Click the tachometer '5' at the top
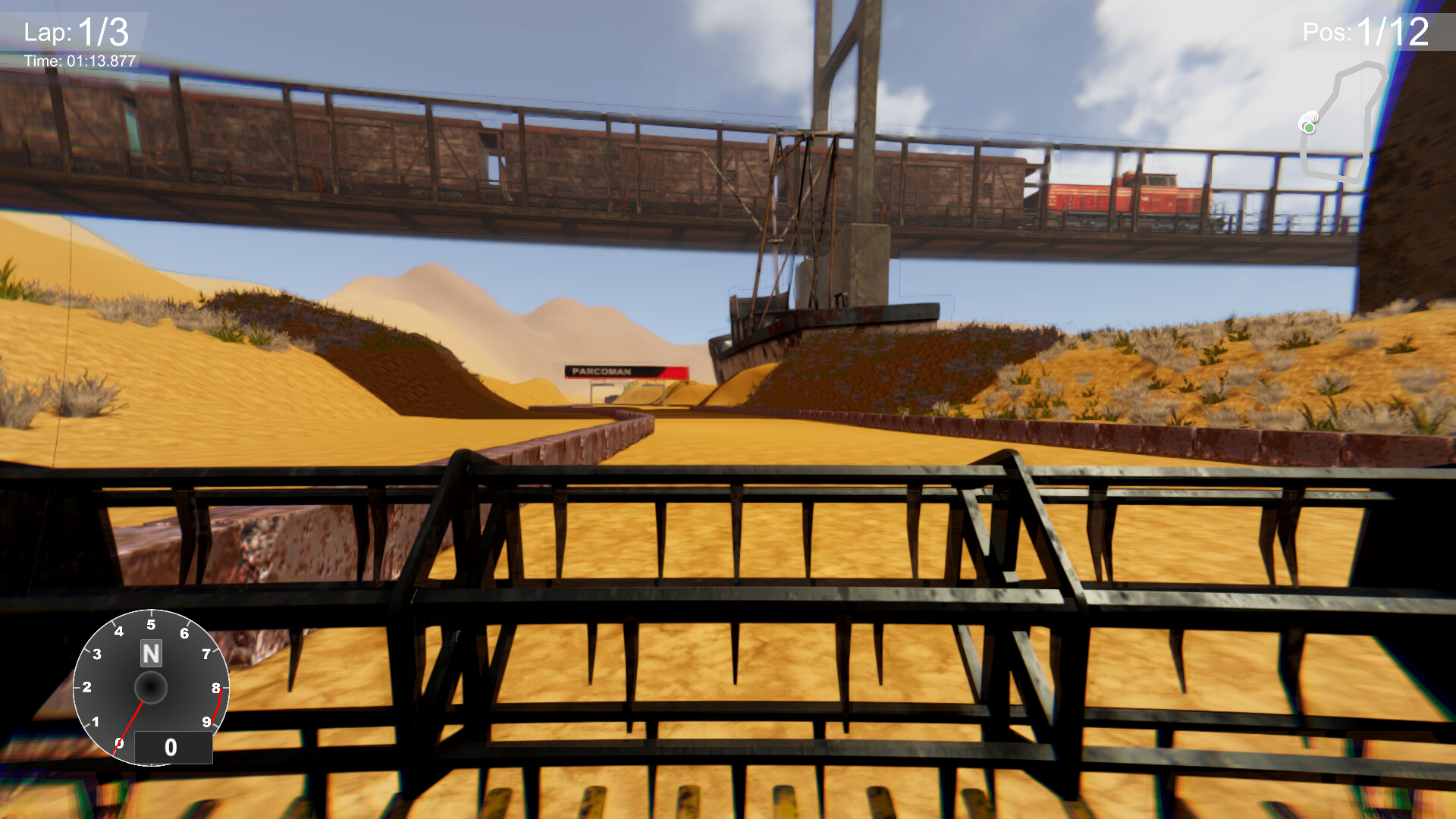Image resolution: width=1456 pixels, height=819 pixels. pyautogui.click(x=151, y=623)
